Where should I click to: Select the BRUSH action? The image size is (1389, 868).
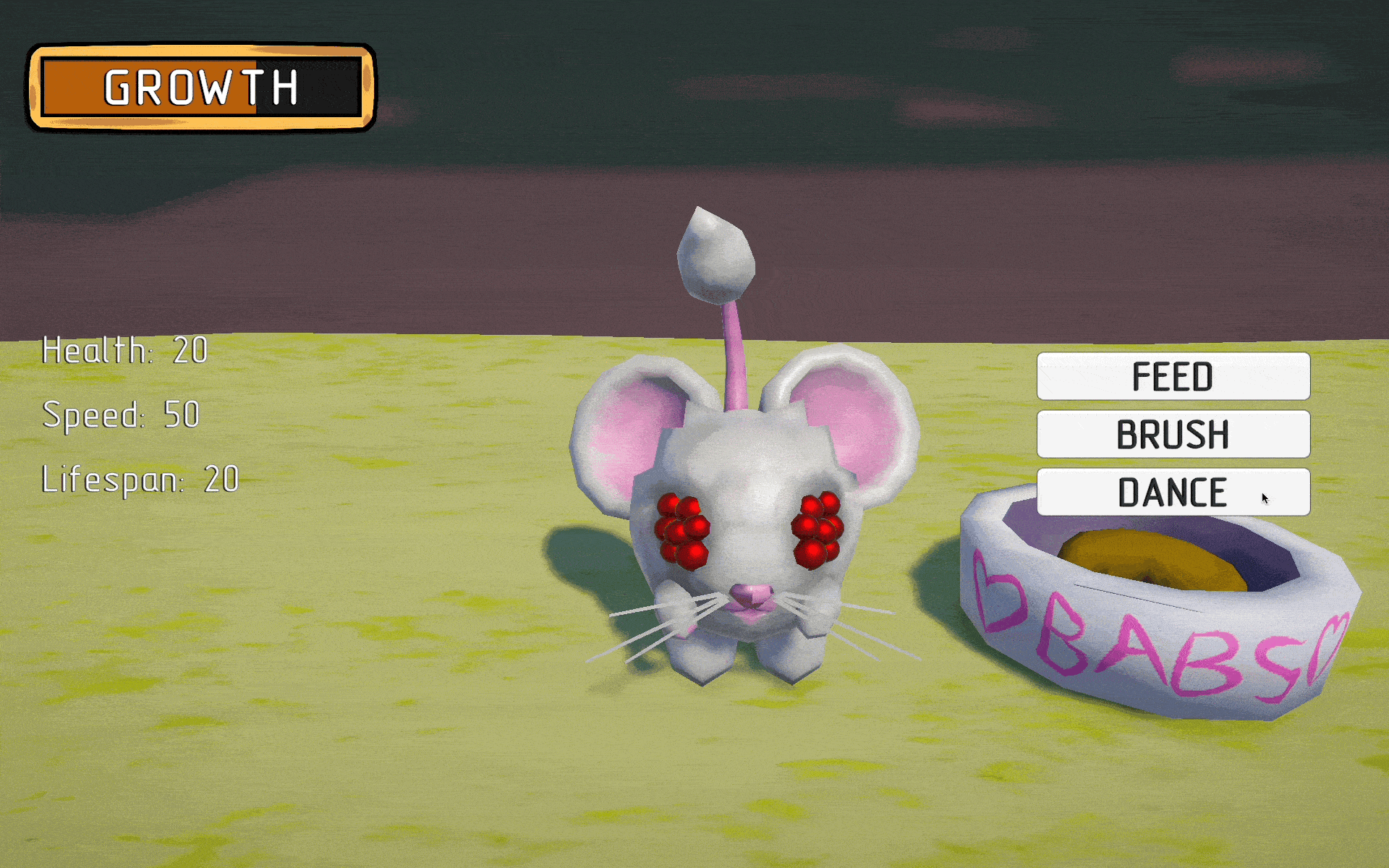coord(1173,434)
